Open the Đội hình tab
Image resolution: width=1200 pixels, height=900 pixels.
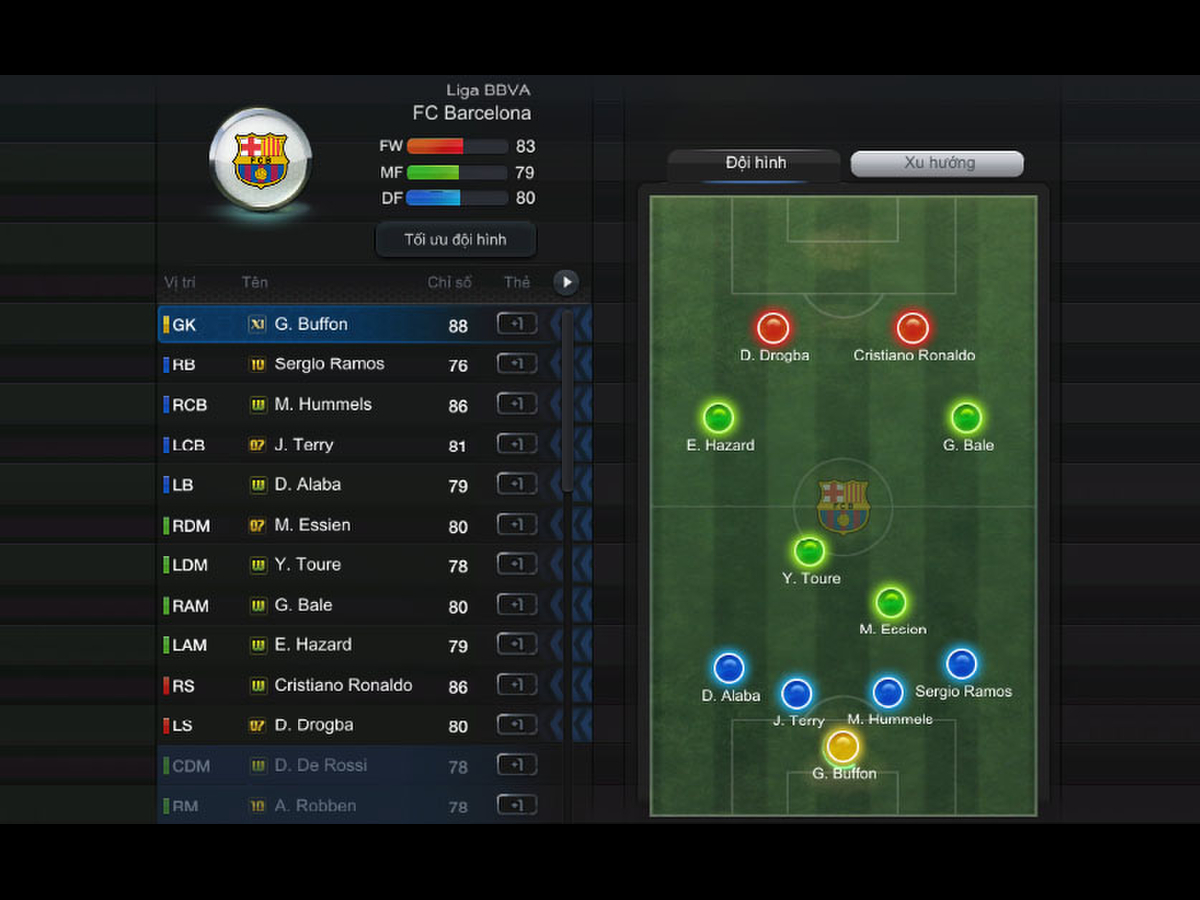pyautogui.click(x=755, y=163)
